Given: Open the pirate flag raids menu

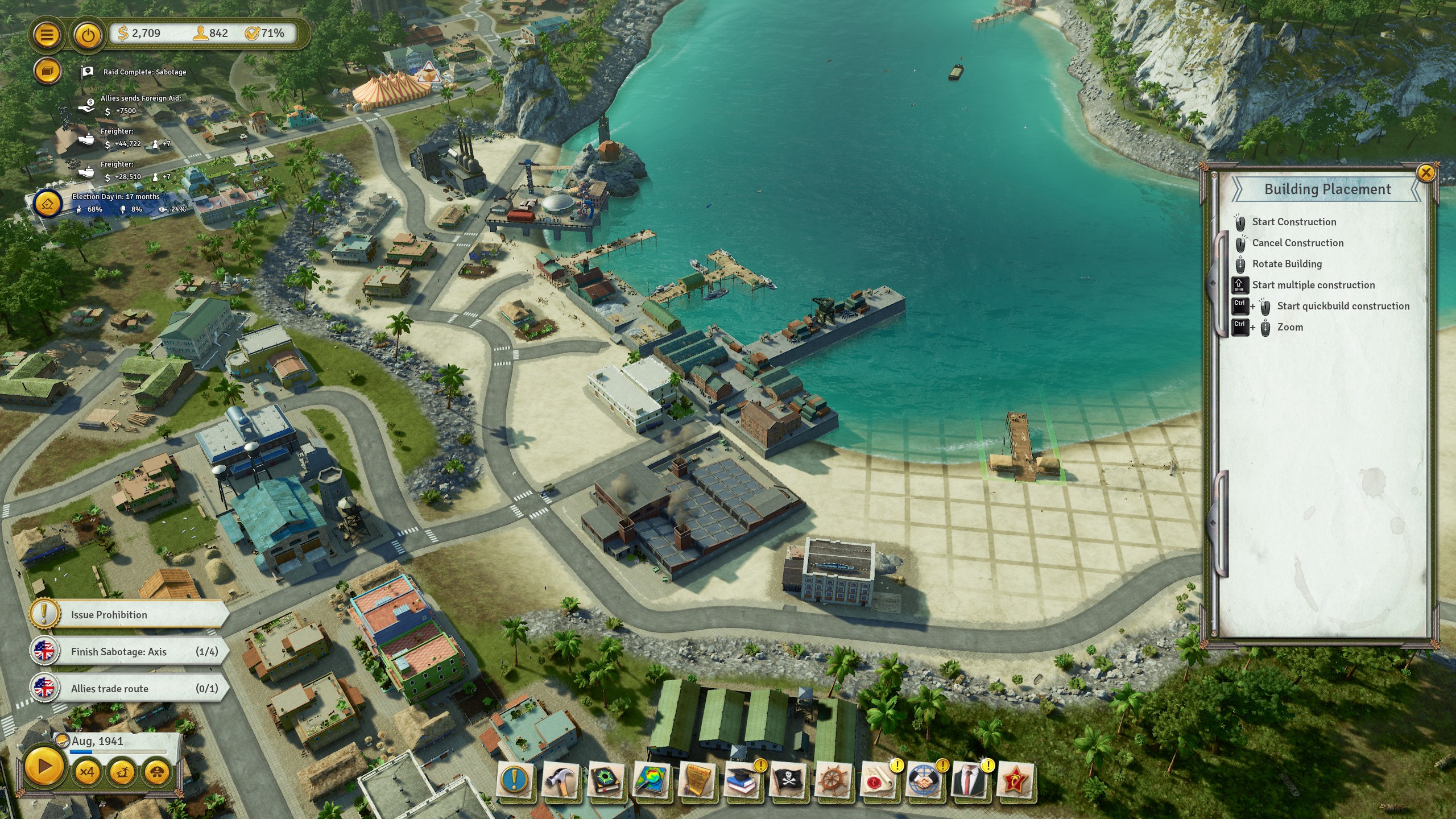Looking at the screenshot, I should 788,780.
